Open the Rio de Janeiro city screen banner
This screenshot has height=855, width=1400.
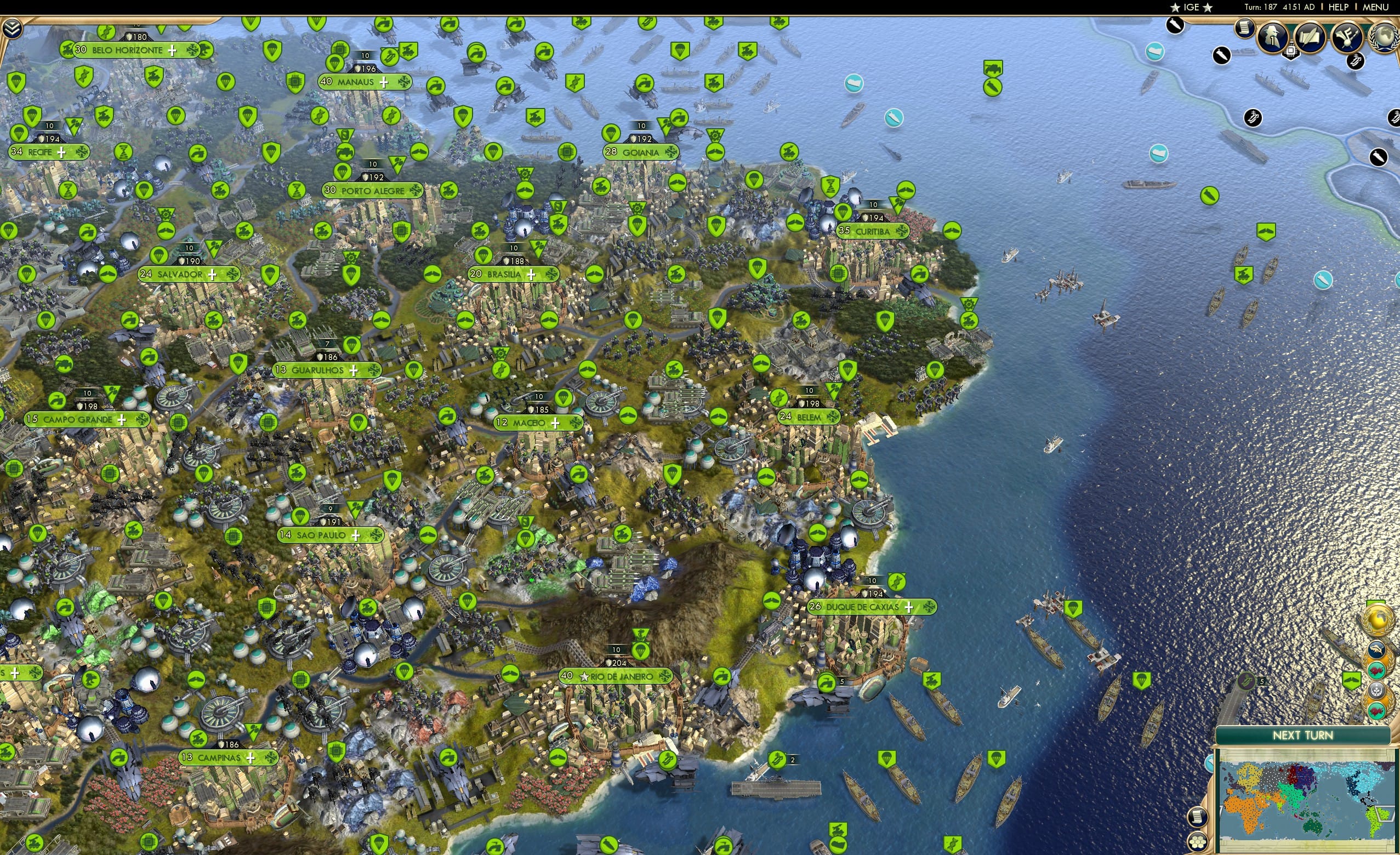(x=617, y=676)
